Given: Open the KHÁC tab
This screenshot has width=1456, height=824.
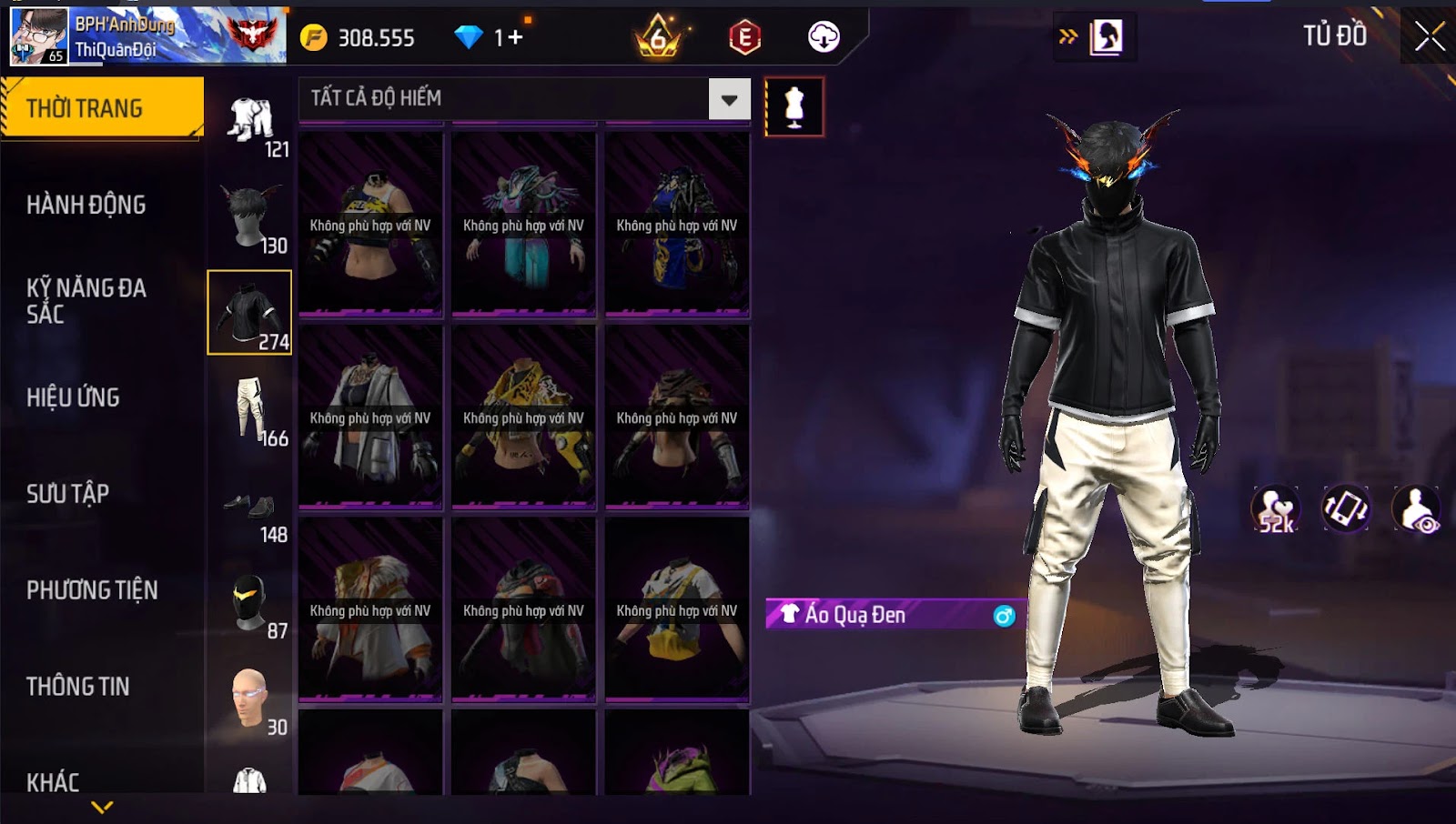Looking at the screenshot, I should (x=53, y=781).
